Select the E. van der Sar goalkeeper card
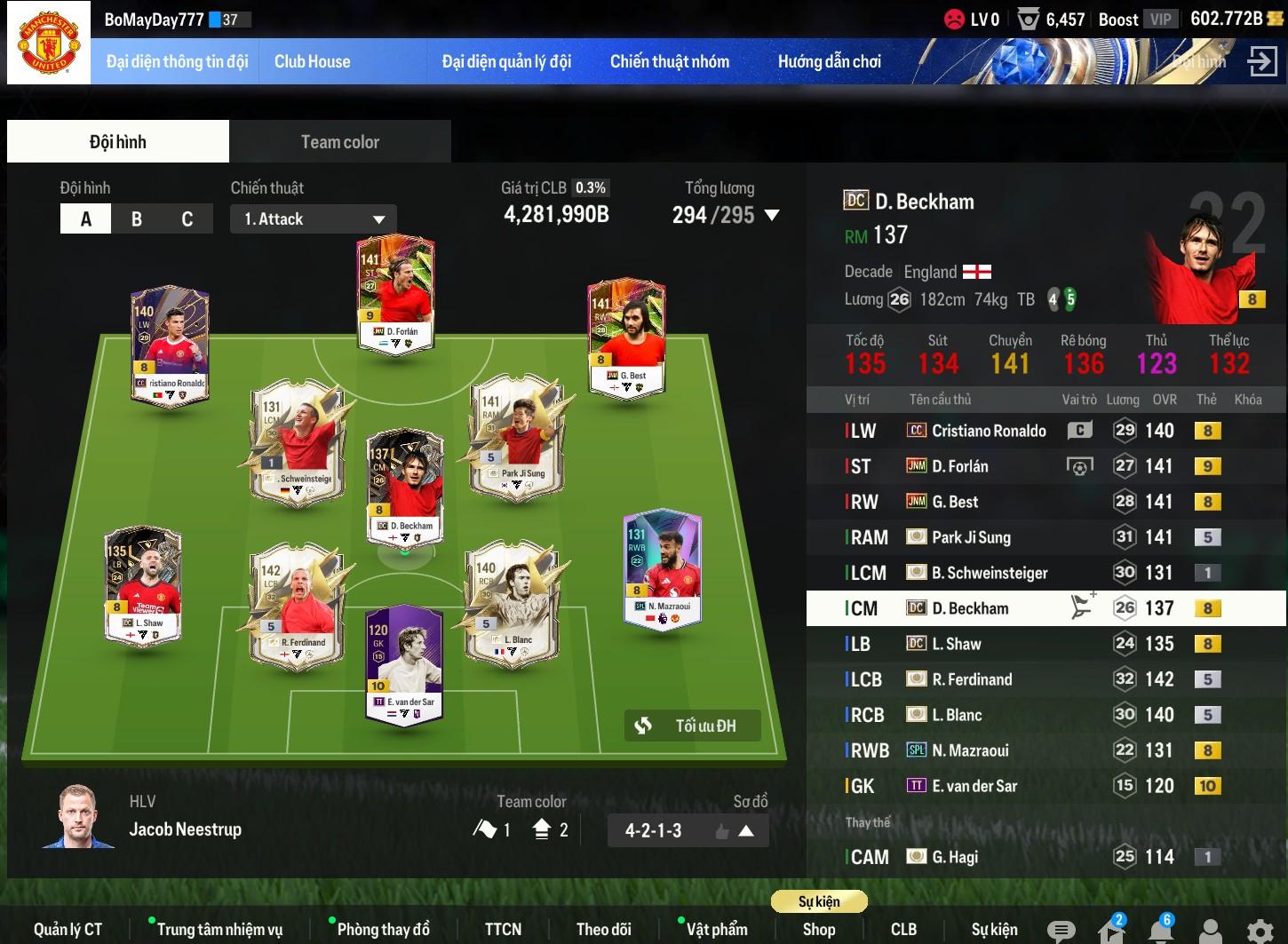This screenshot has width=1288, height=944. click(x=405, y=664)
